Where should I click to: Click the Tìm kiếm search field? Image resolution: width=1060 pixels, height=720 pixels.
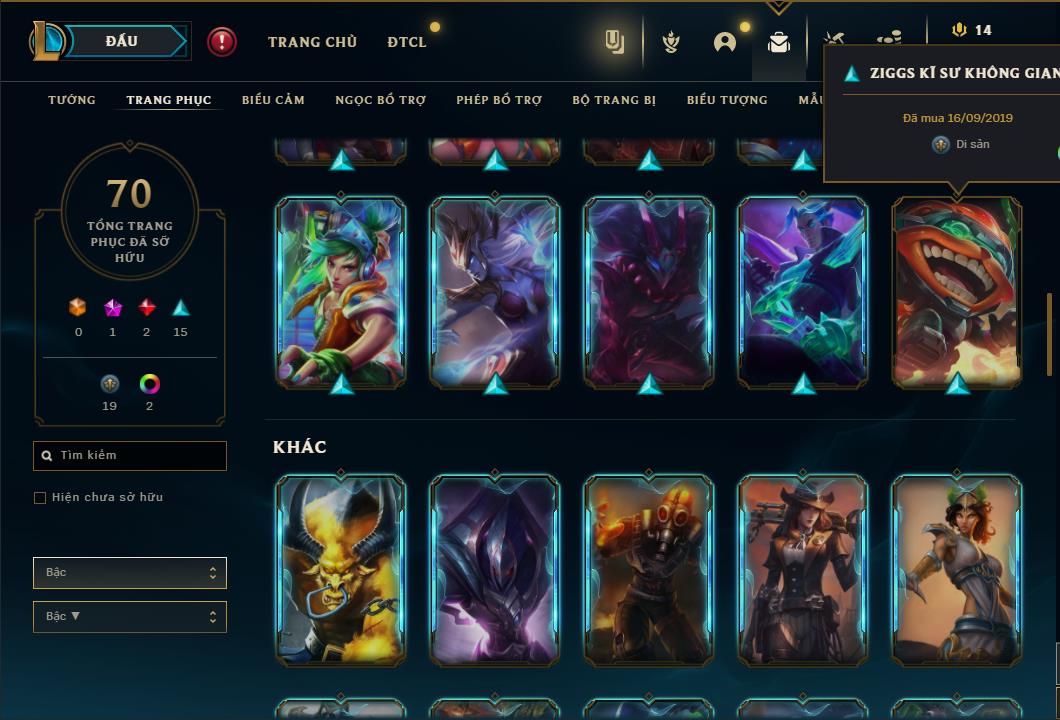coord(130,456)
